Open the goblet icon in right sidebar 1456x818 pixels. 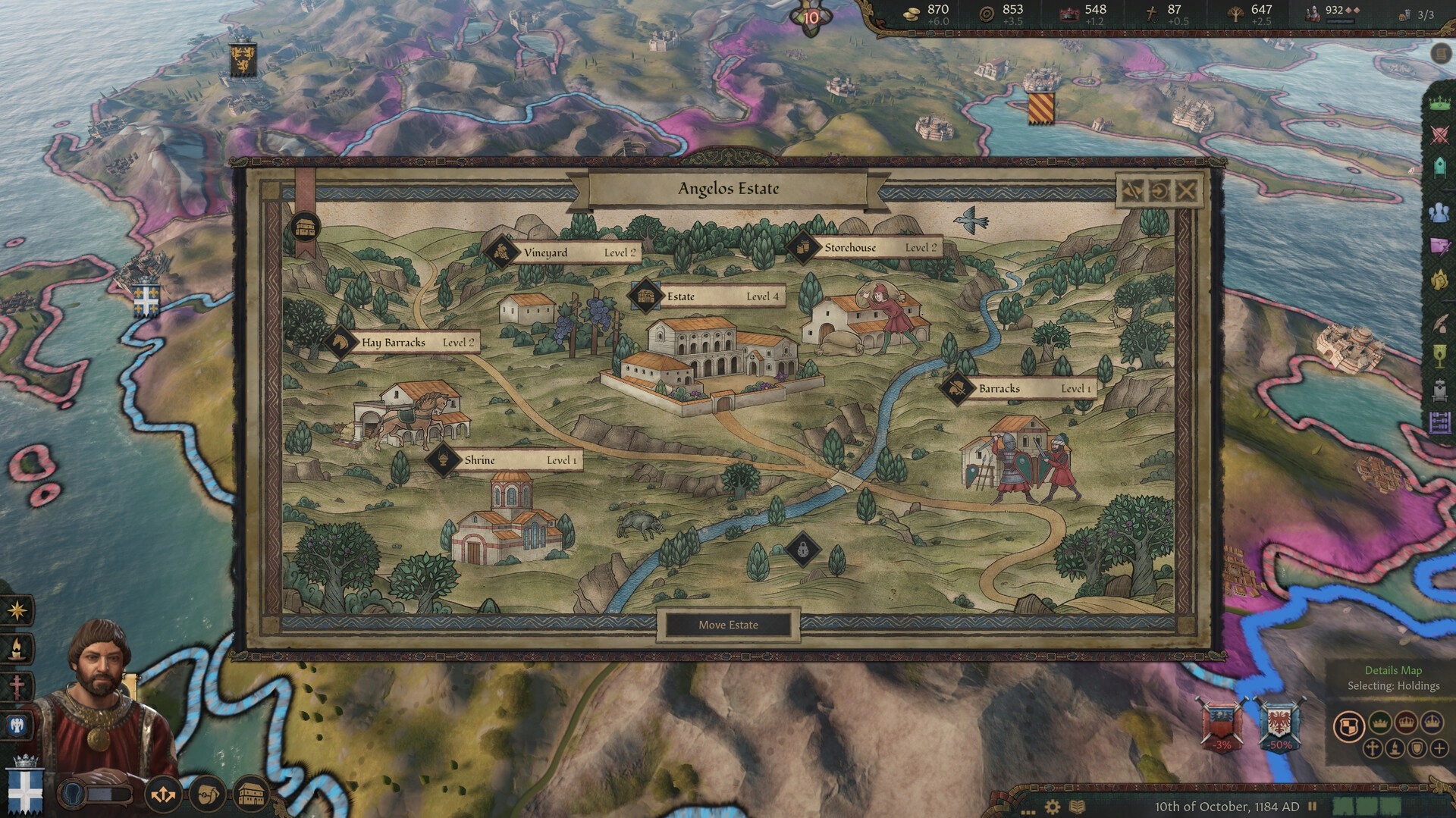[x=1439, y=356]
